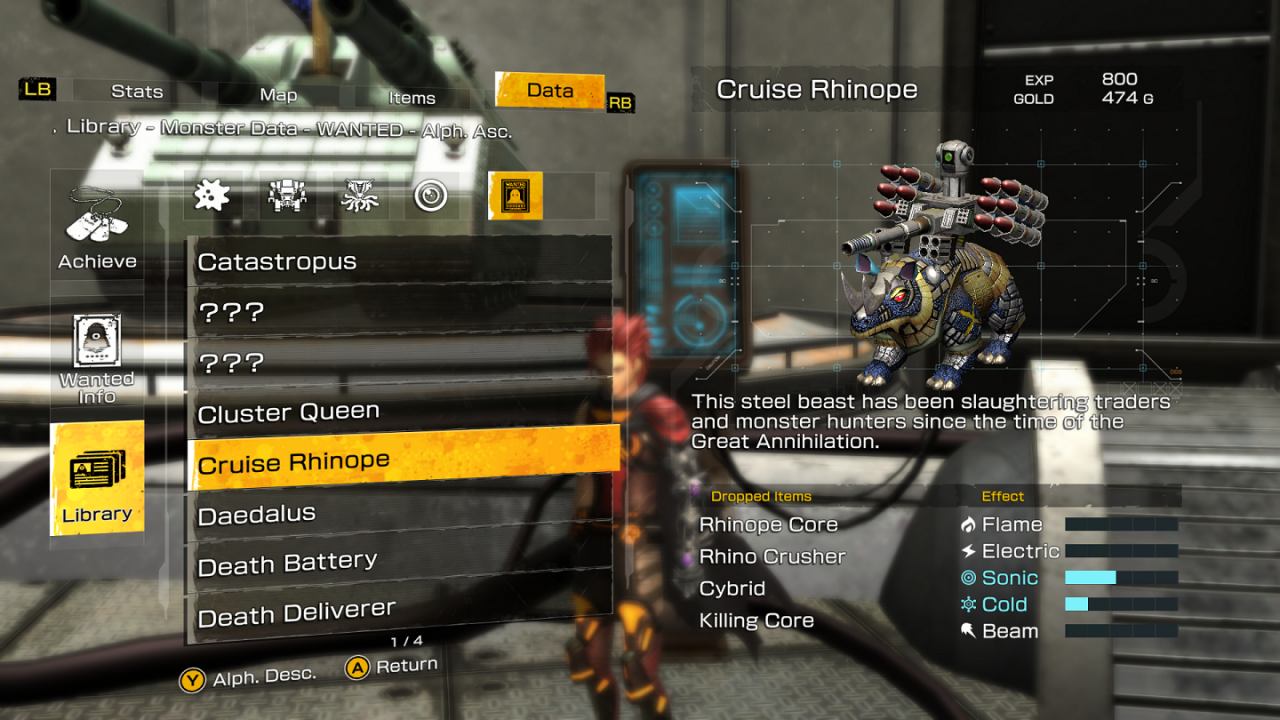Screen dimensions: 1280x720
Task: Switch to the Items tab
Action: [412, 98]
